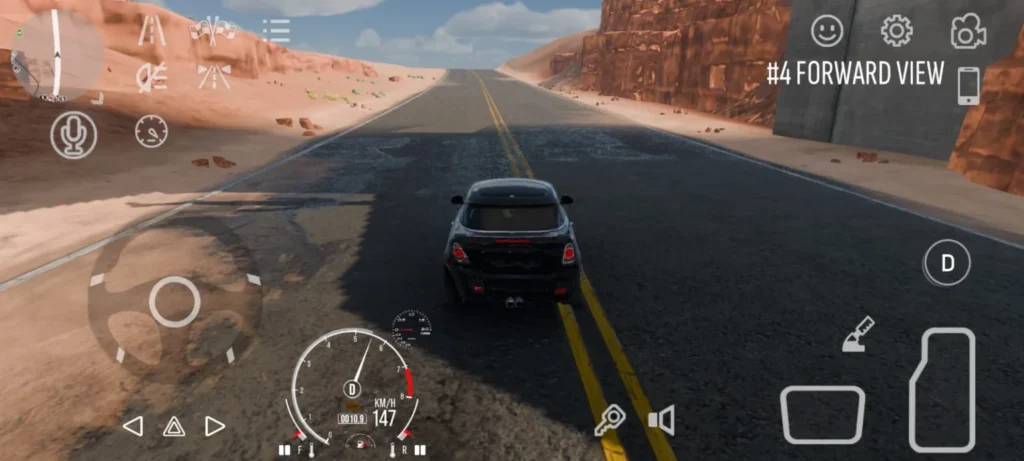This screenshot has width=1024, height=461.
Task: Pull the handbrake lever icon
Action: (x=858, y=334)
